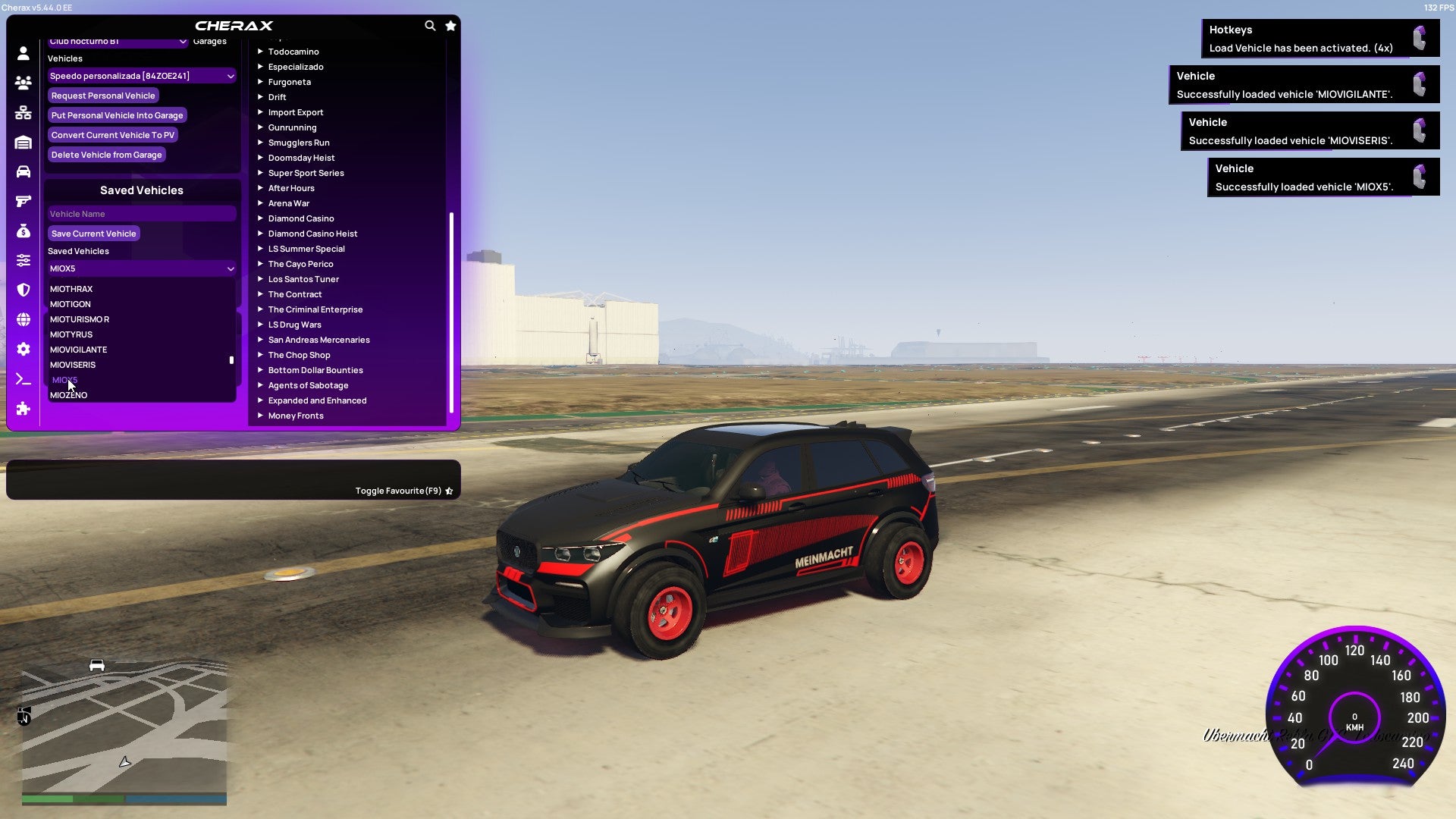Select the Protections shield icon
Image resolution: width=1456 pixels, height=819 pixels.
pyautogui.click(x=23, y=290)
